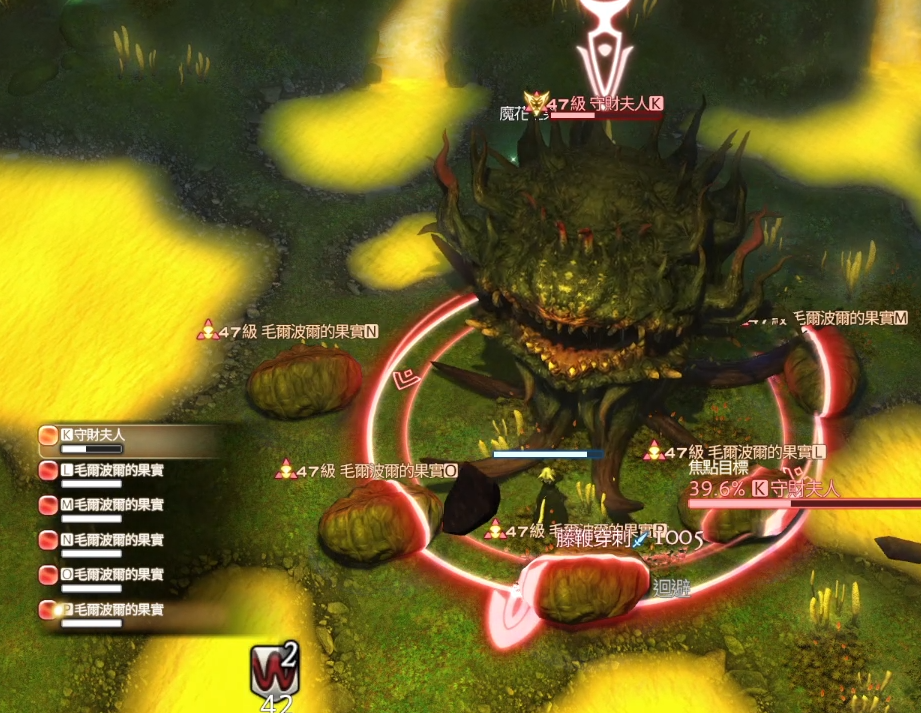Screen dimensions: 921x713
Task: Select enemy P 毛爾波爾的果實 in enemy list
Action: click(x=110, y=609)
